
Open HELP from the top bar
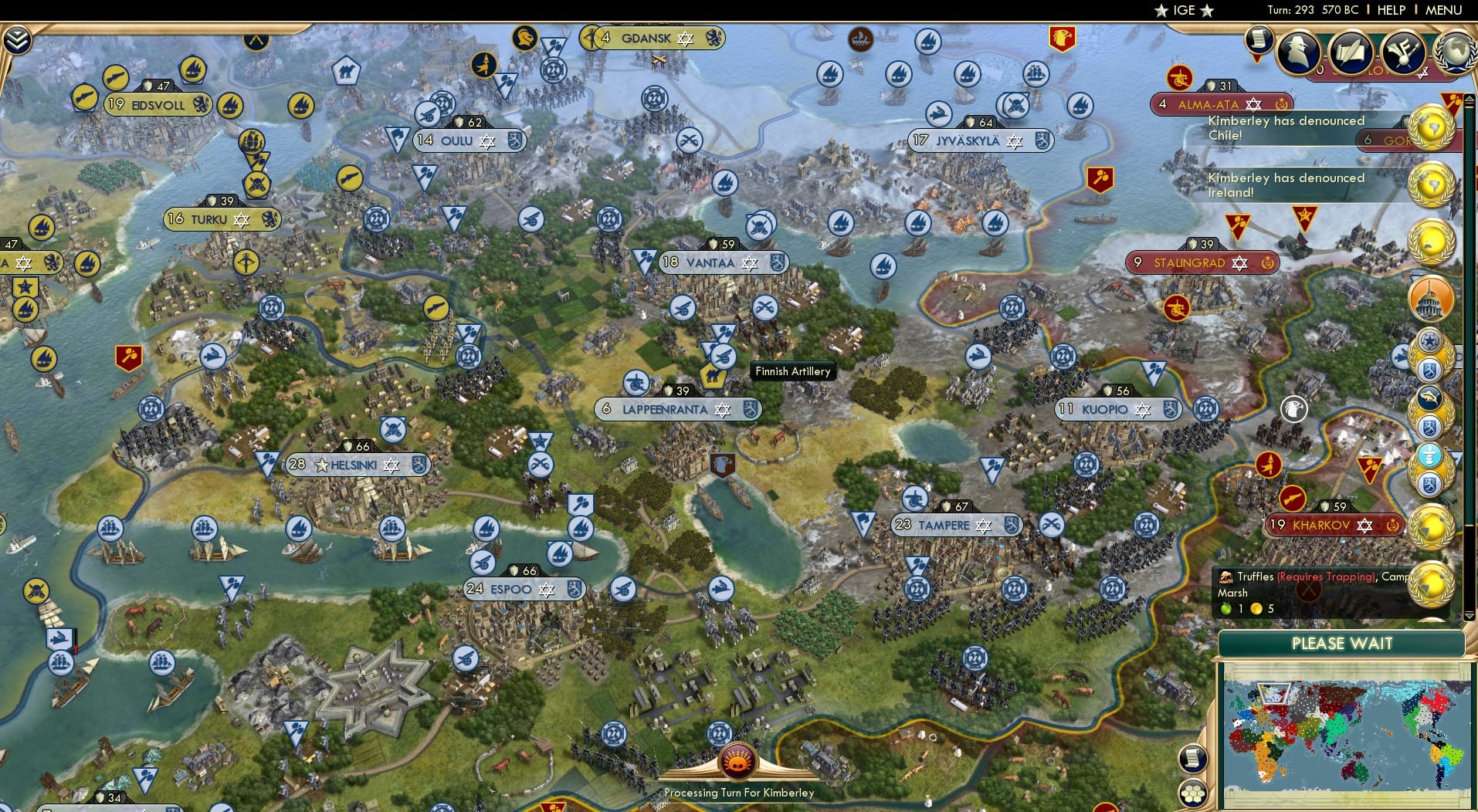click(x=1391, y=10)
